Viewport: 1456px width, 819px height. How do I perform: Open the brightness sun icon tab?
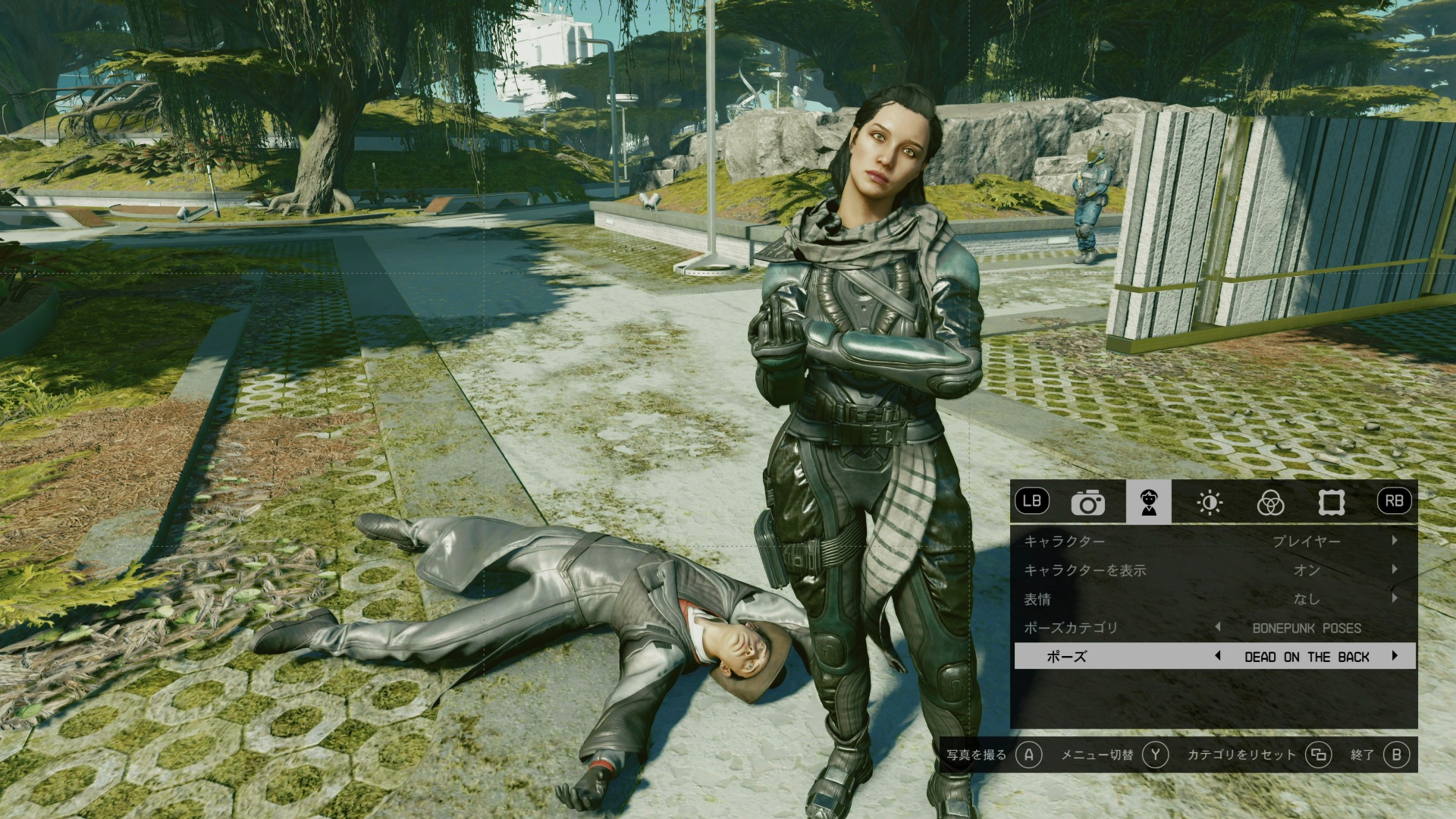point(1210,502)
